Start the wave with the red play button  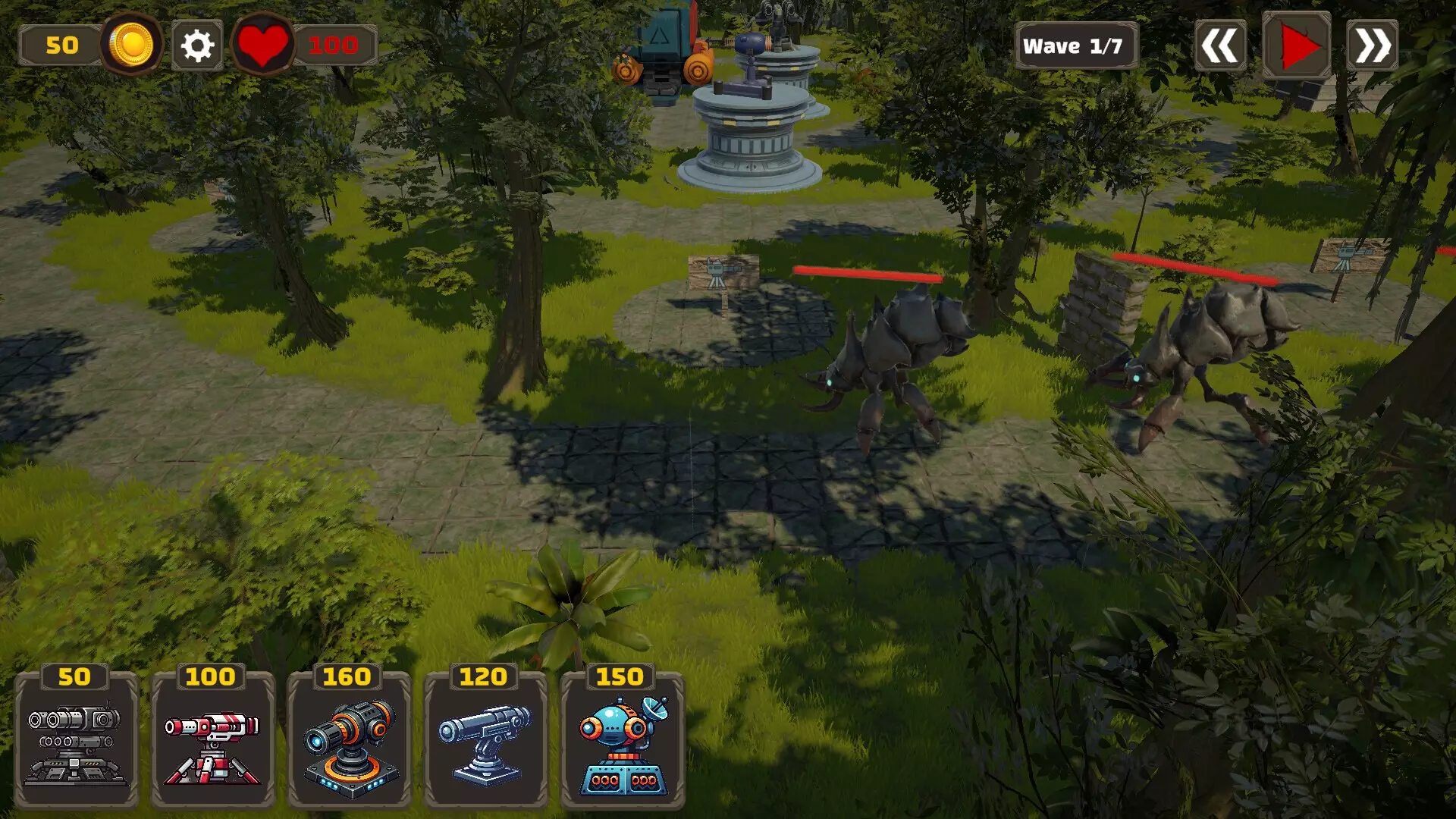1298,45
